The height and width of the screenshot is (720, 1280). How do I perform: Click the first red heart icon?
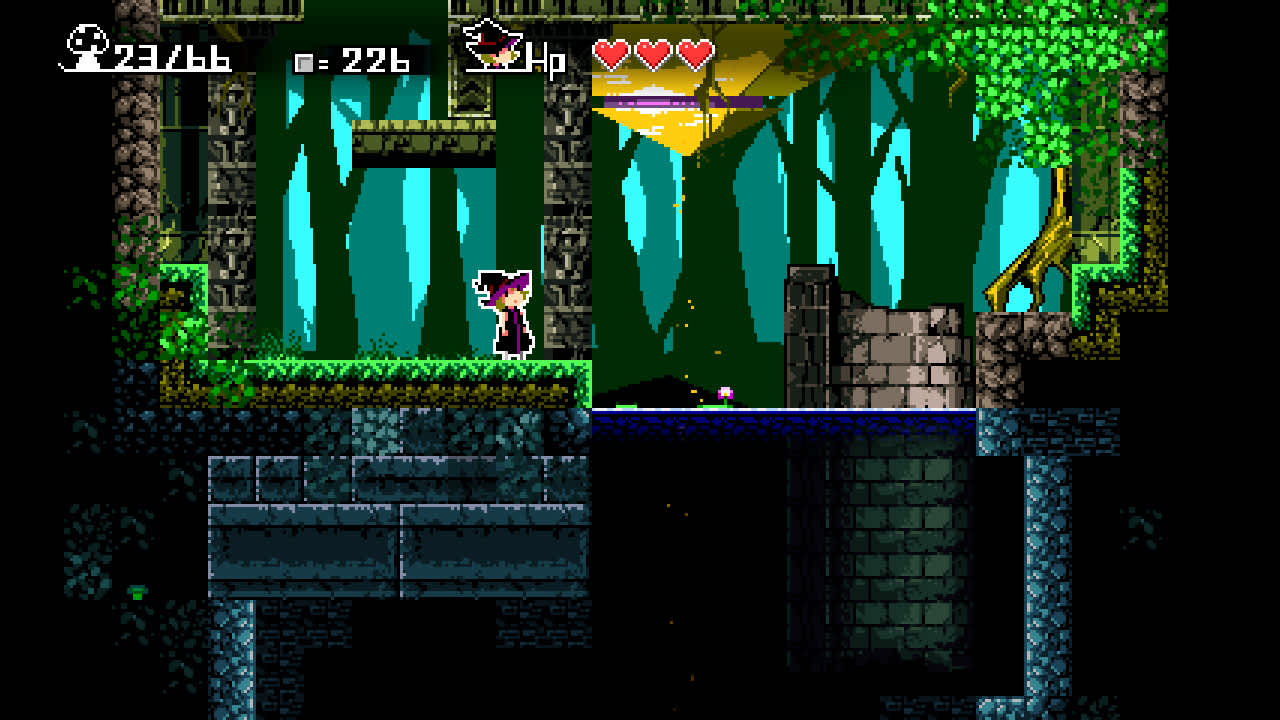(x=613, y=55)
